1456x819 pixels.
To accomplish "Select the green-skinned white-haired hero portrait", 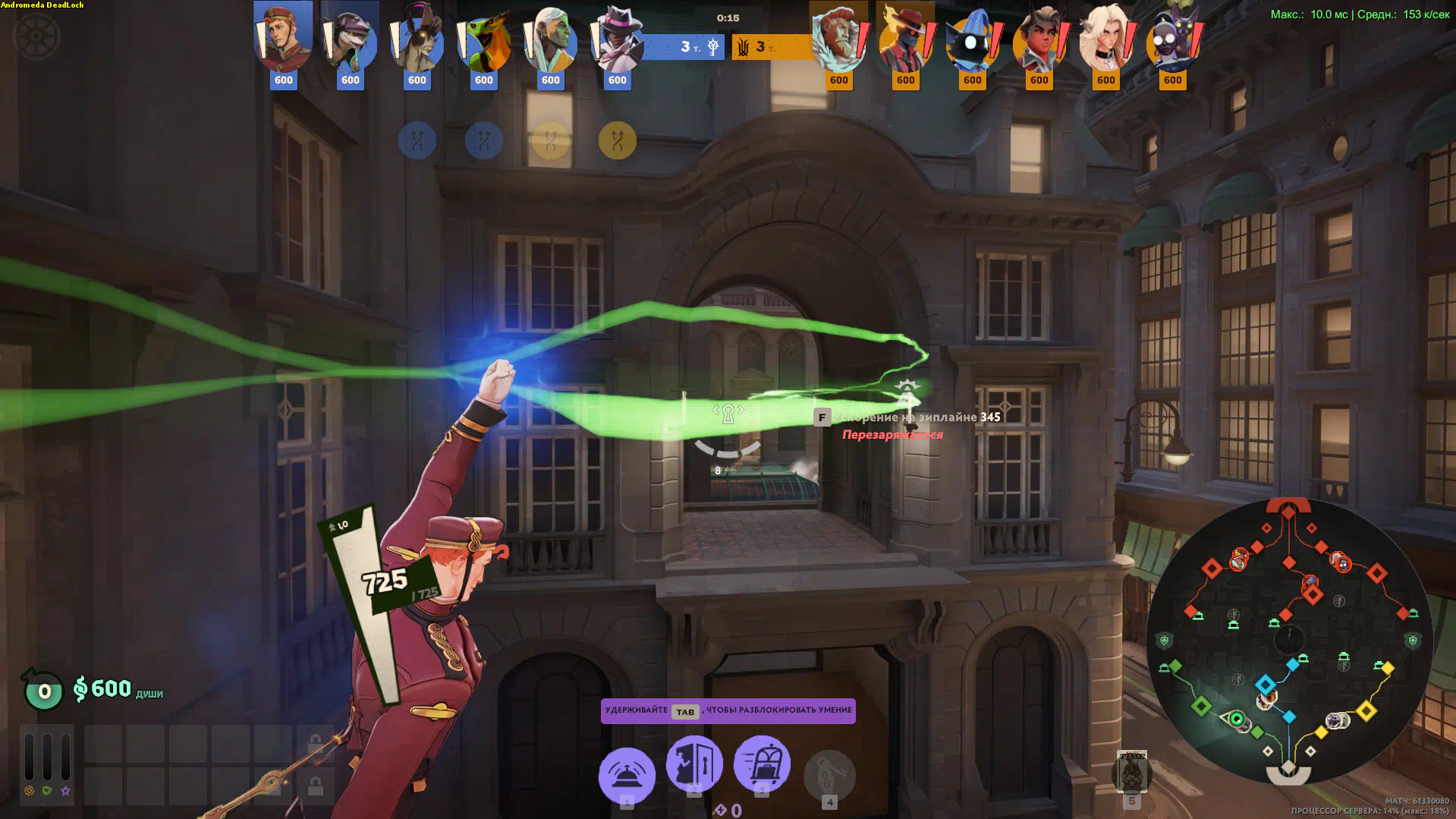I will [x=550, y=39].
